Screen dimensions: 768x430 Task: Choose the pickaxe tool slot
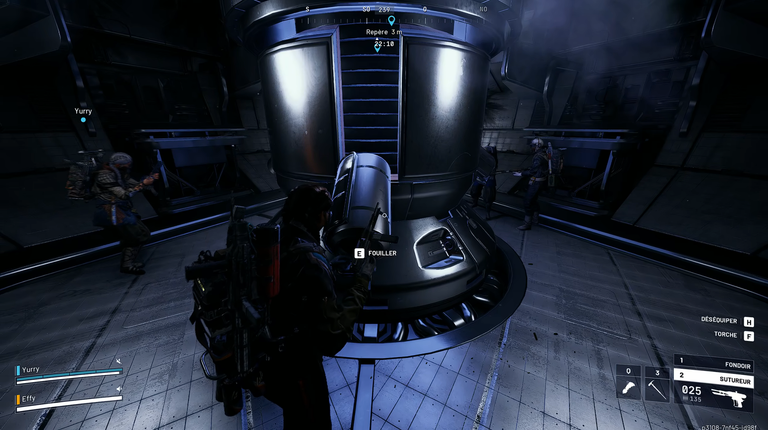coord(656,385)
